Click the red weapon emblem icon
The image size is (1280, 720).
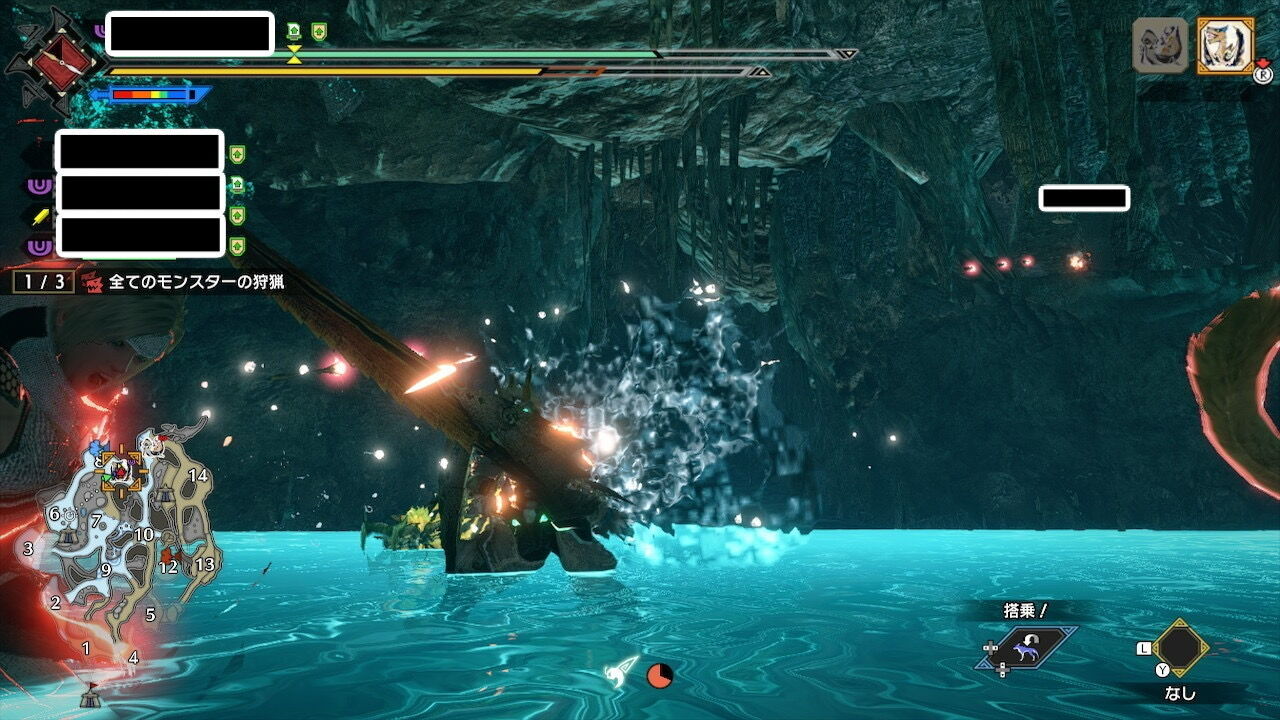coord(53,62)
